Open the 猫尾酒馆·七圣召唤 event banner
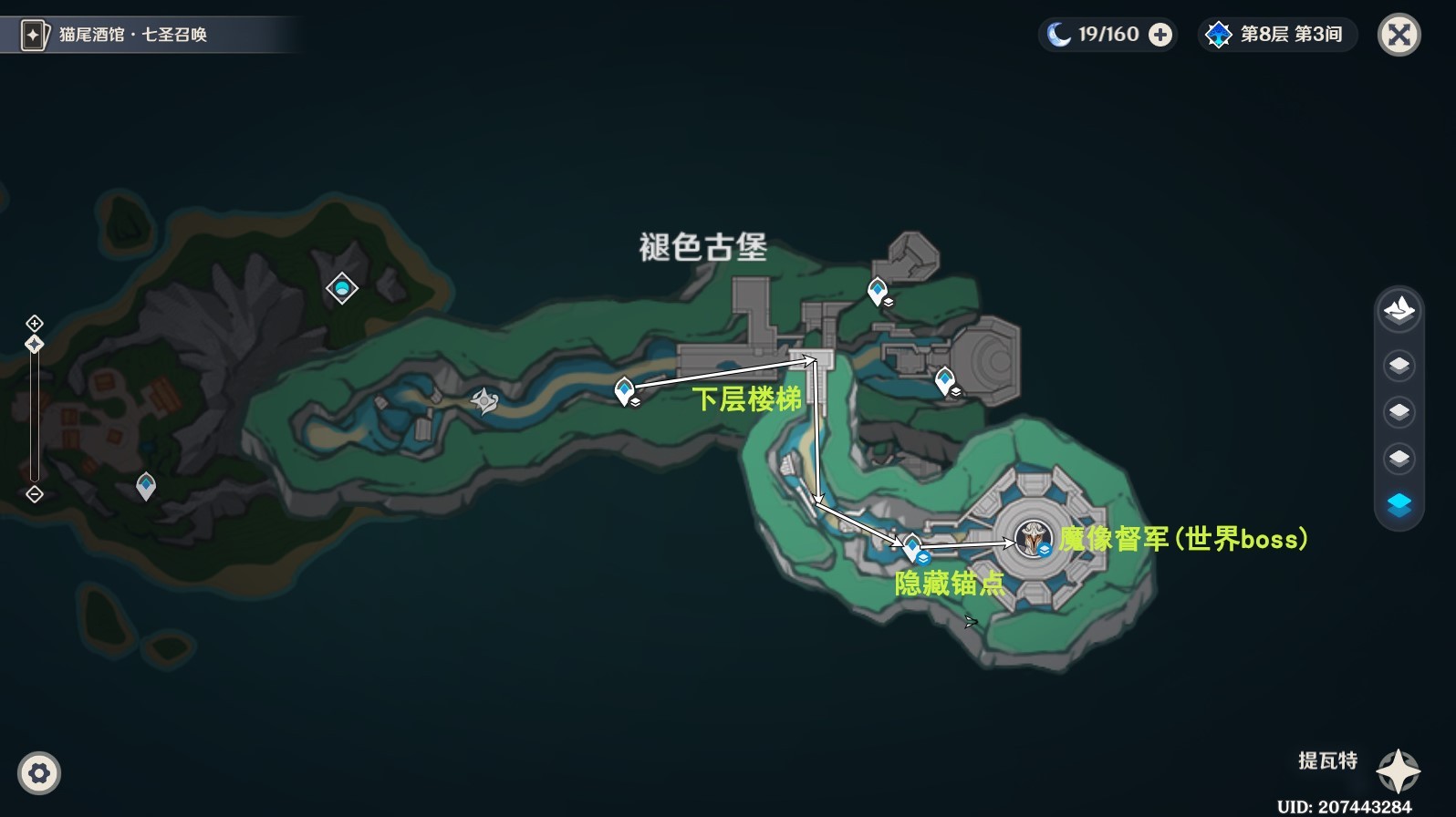1456x817 pixels. [x=151, y=35]
